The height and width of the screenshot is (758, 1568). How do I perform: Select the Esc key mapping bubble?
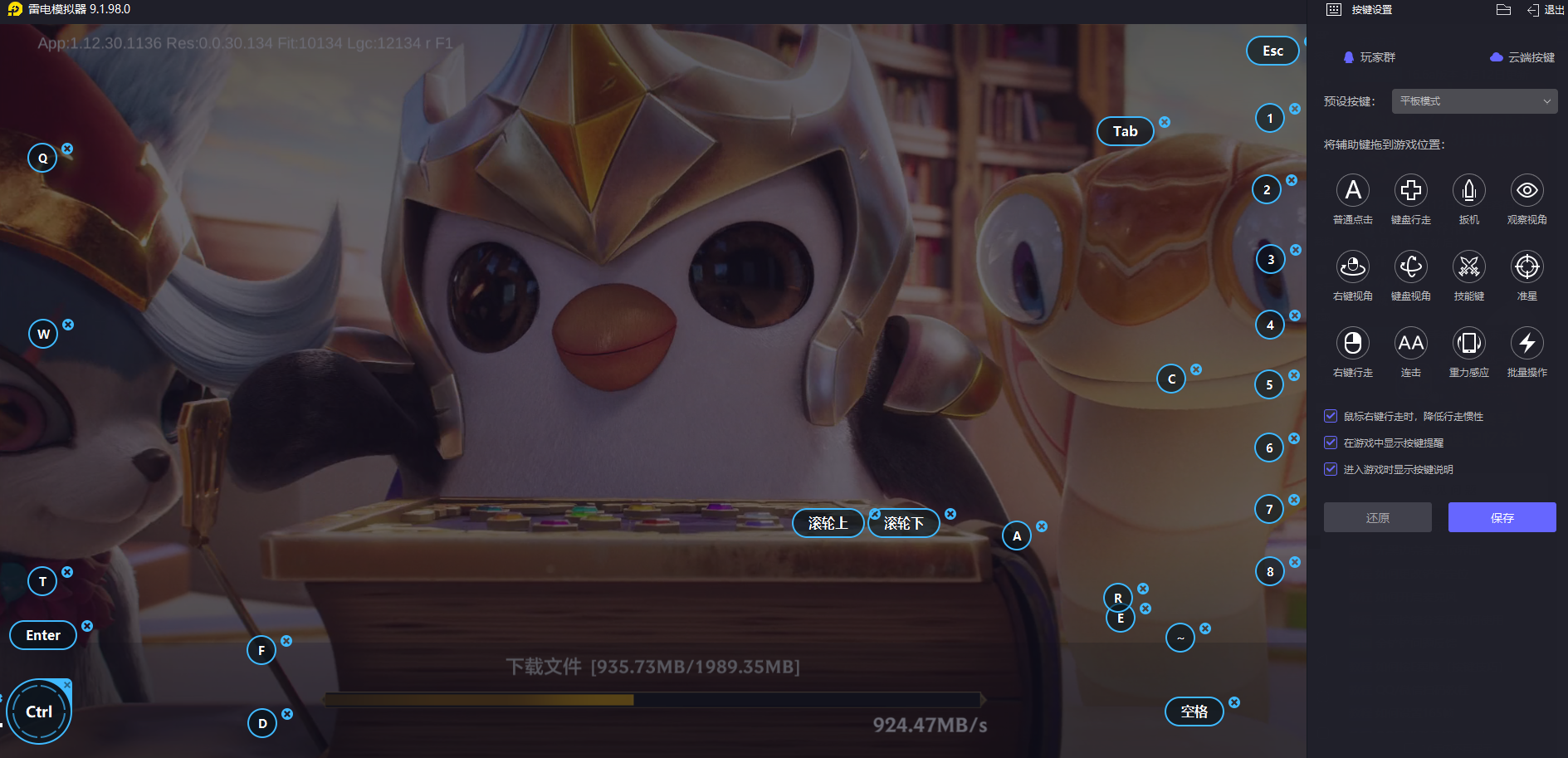click(1272, 51)
